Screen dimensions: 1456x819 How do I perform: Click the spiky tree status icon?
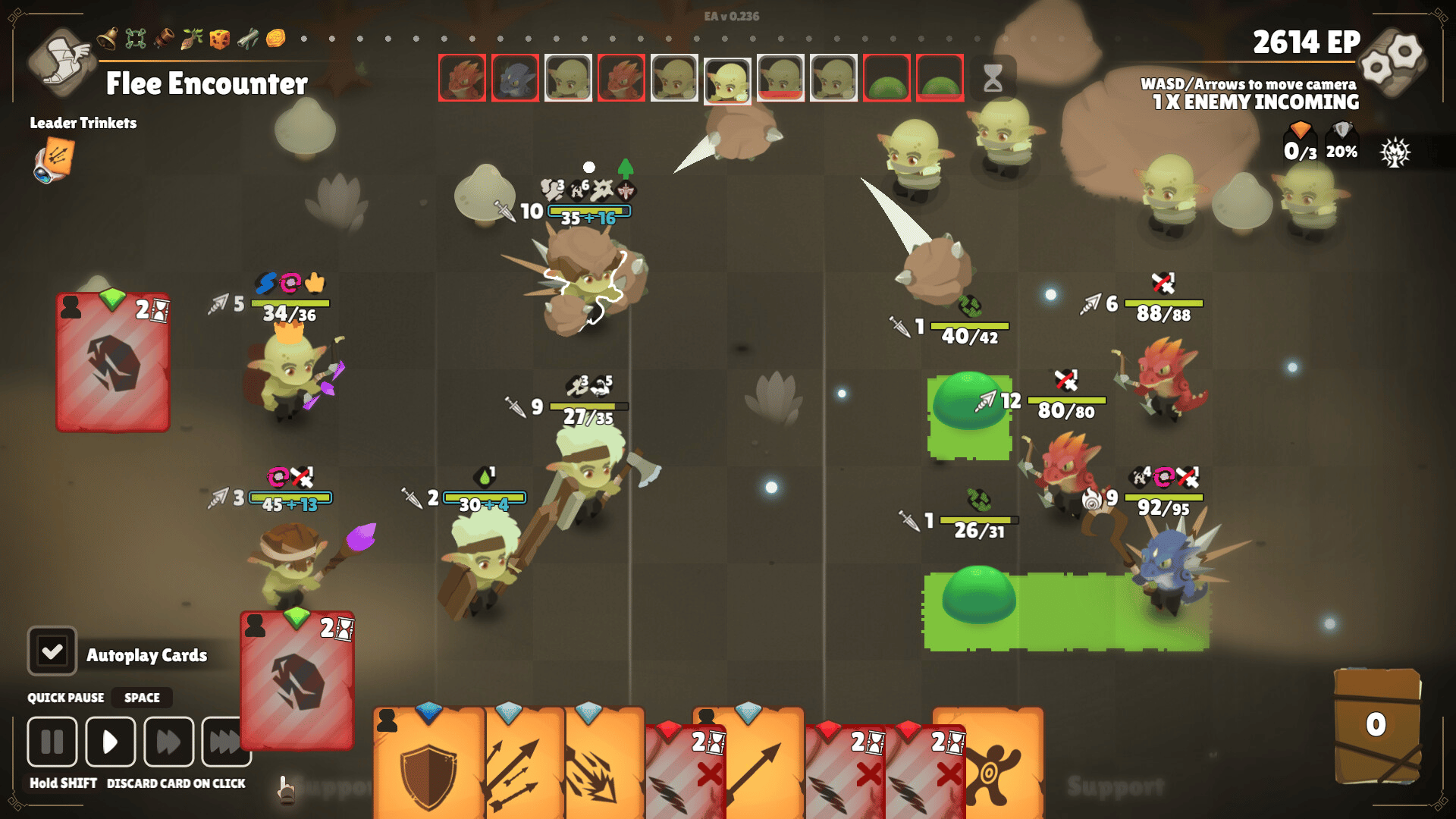tap(1395, 152)
